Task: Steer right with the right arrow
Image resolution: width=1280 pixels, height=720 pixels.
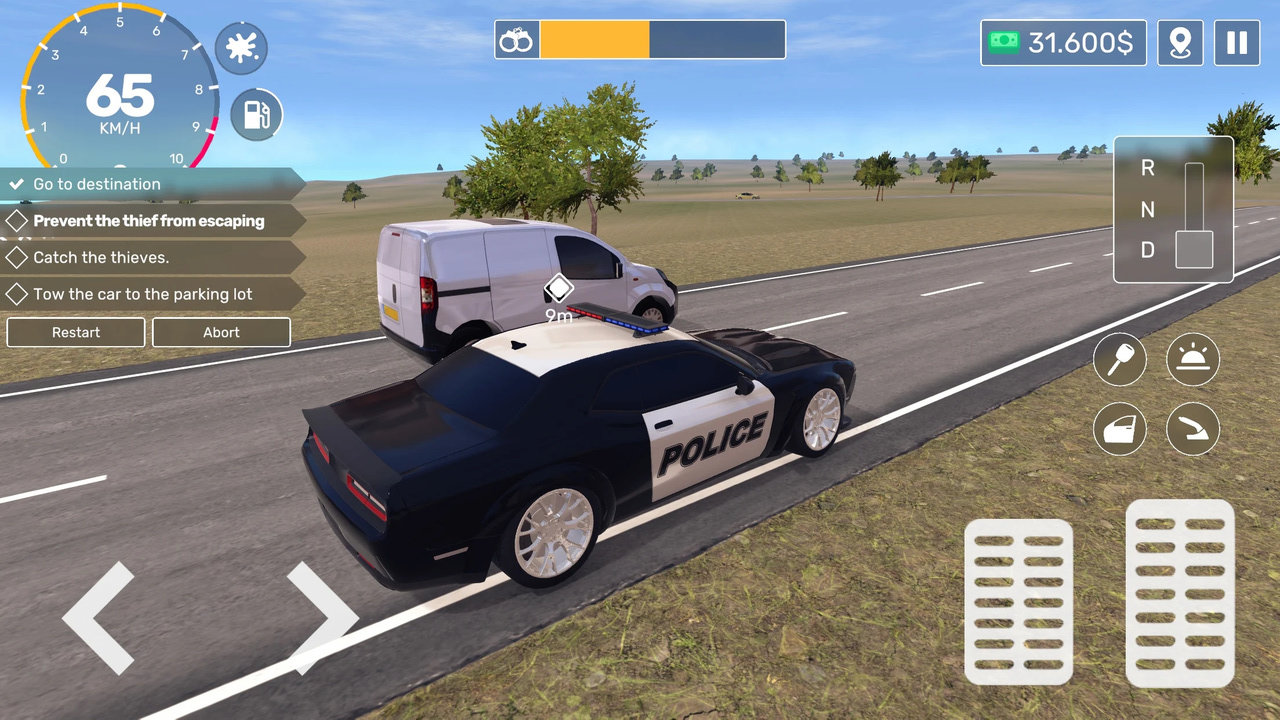Action: 321,617
